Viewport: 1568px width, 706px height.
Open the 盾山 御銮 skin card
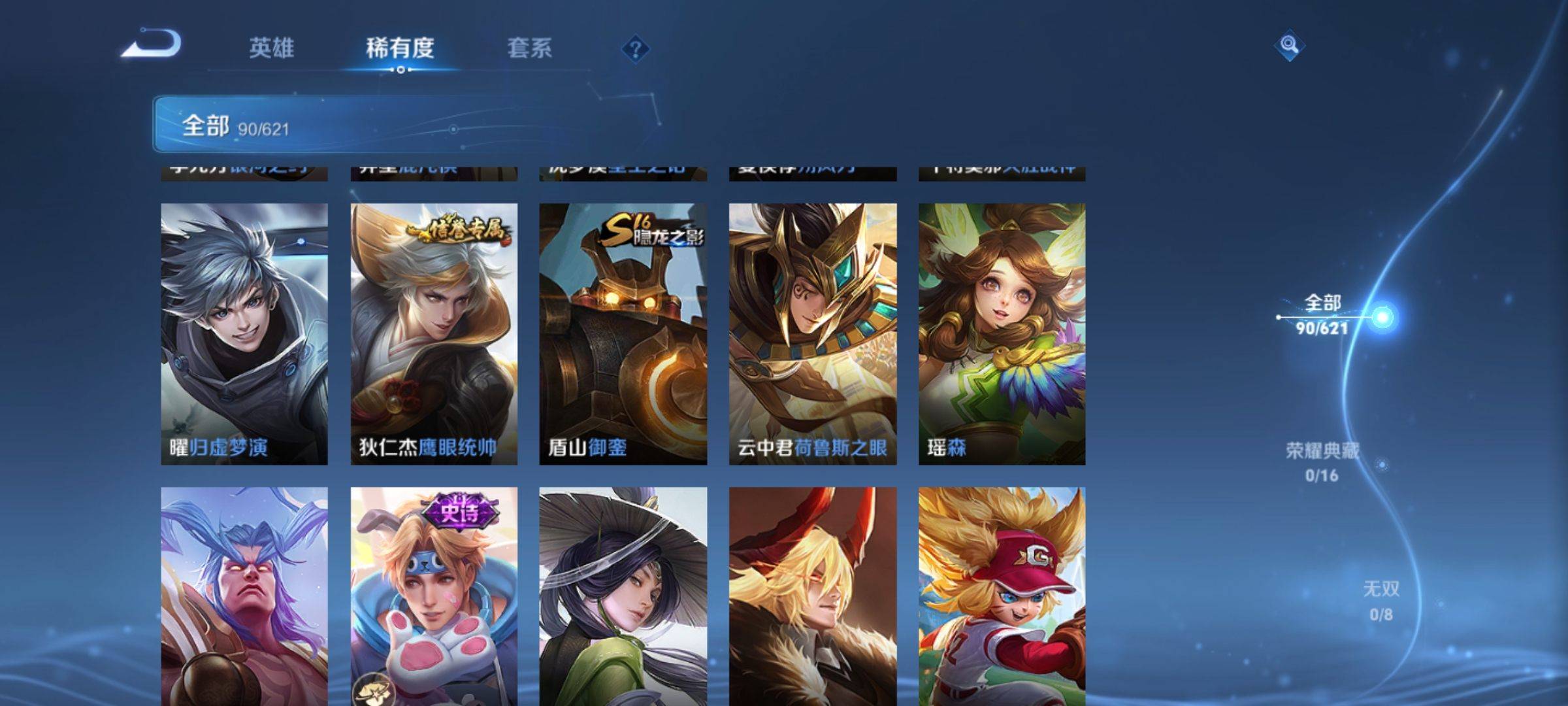623,333
